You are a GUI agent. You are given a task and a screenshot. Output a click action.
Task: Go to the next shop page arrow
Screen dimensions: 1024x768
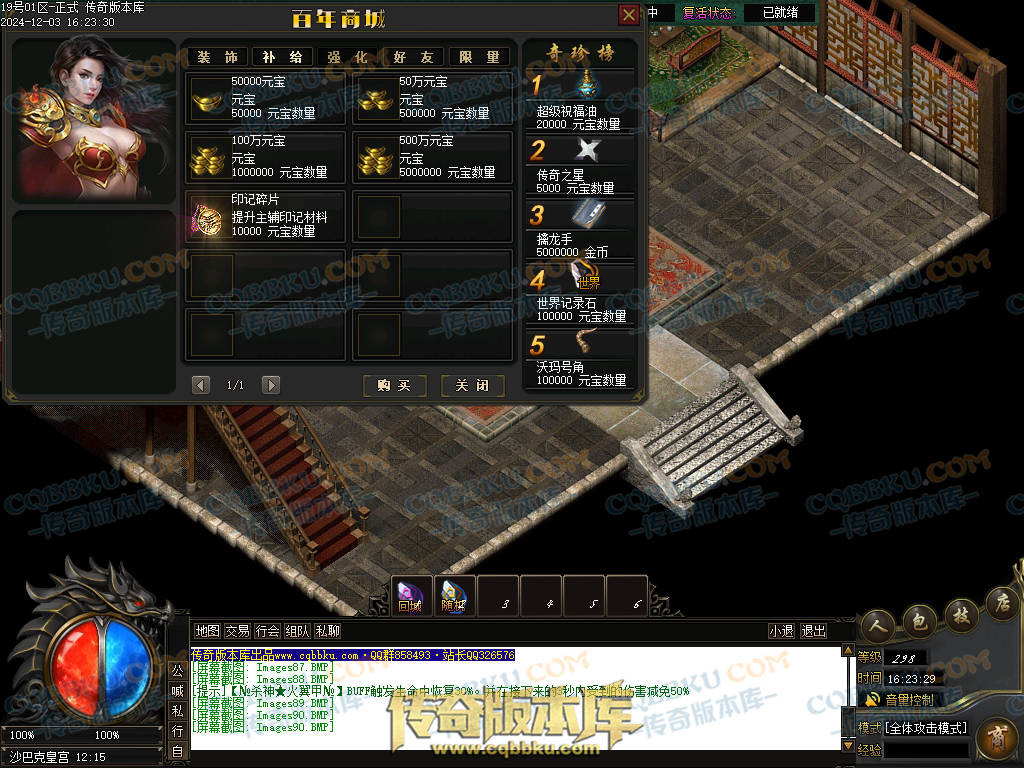[270, 385]
